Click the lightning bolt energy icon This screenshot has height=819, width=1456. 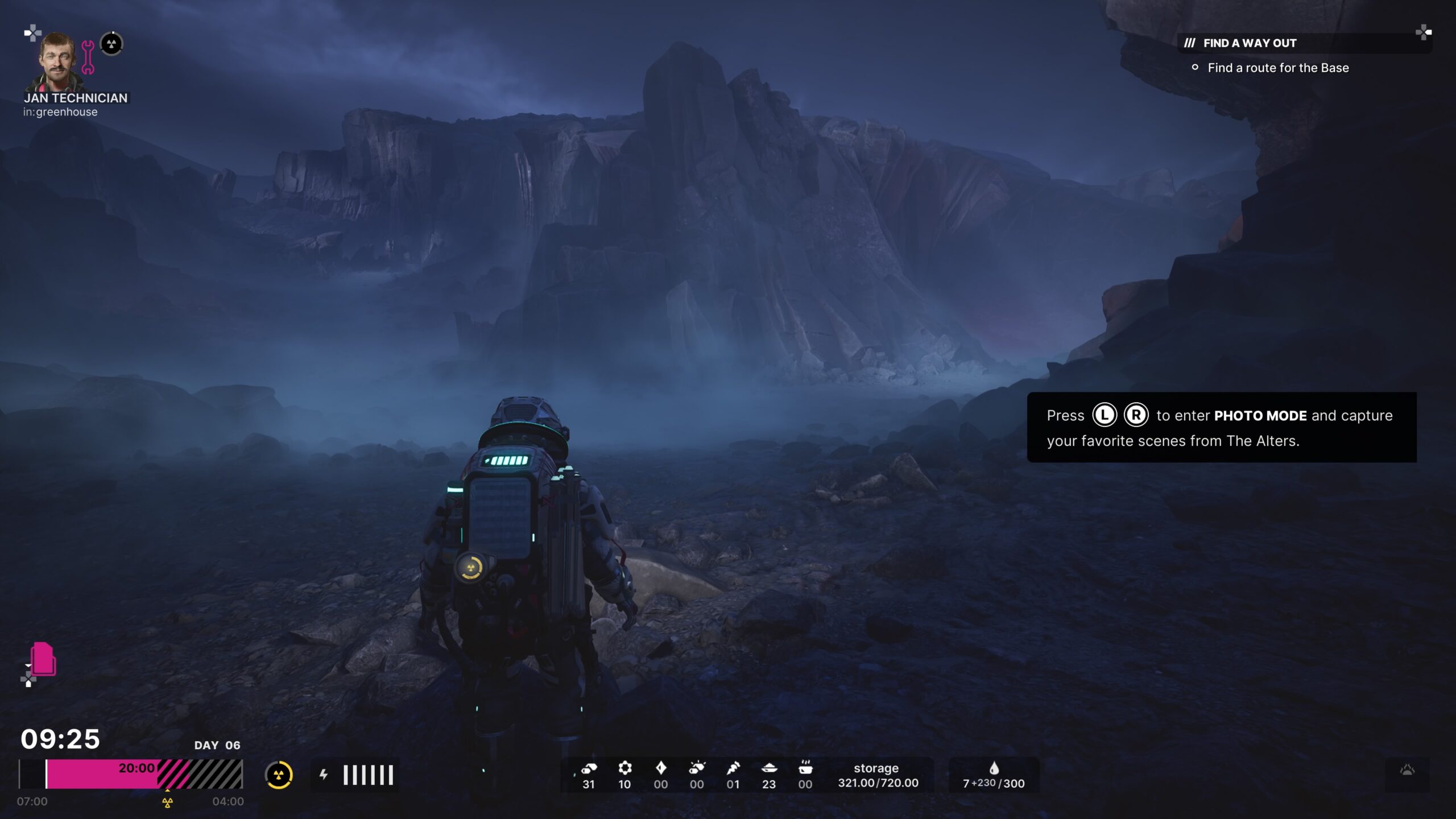(324, 775)
